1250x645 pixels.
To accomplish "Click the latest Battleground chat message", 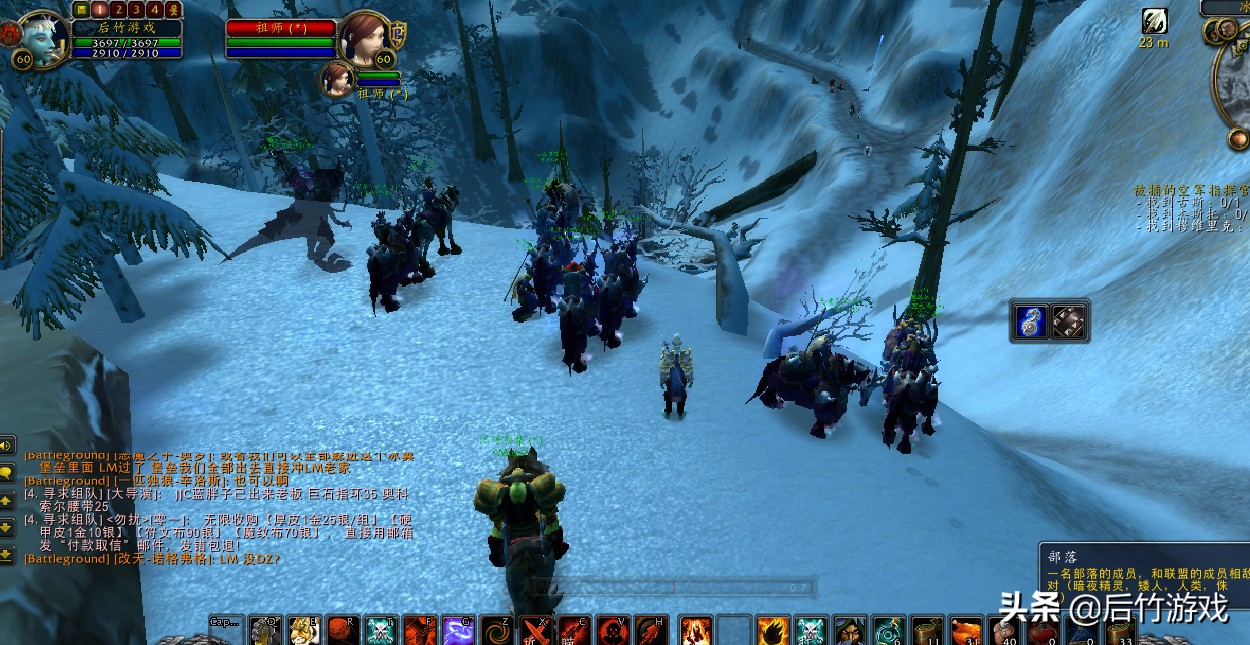I will 150,559.
